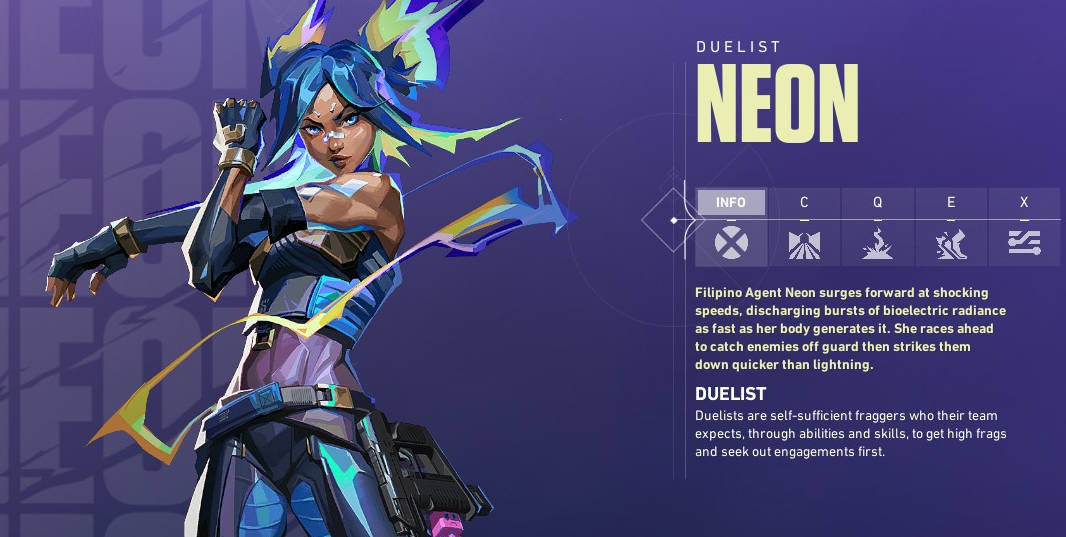Click the crossed-circle duelist role icon
The width and height of the screenshot is (1066, 537).
[x=731, y=243]
